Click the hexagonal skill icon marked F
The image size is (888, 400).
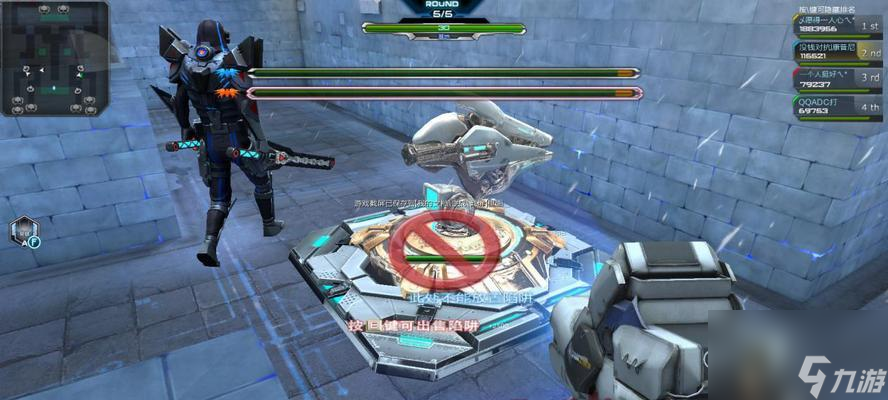pyautogui.click(x=24, y=232)
